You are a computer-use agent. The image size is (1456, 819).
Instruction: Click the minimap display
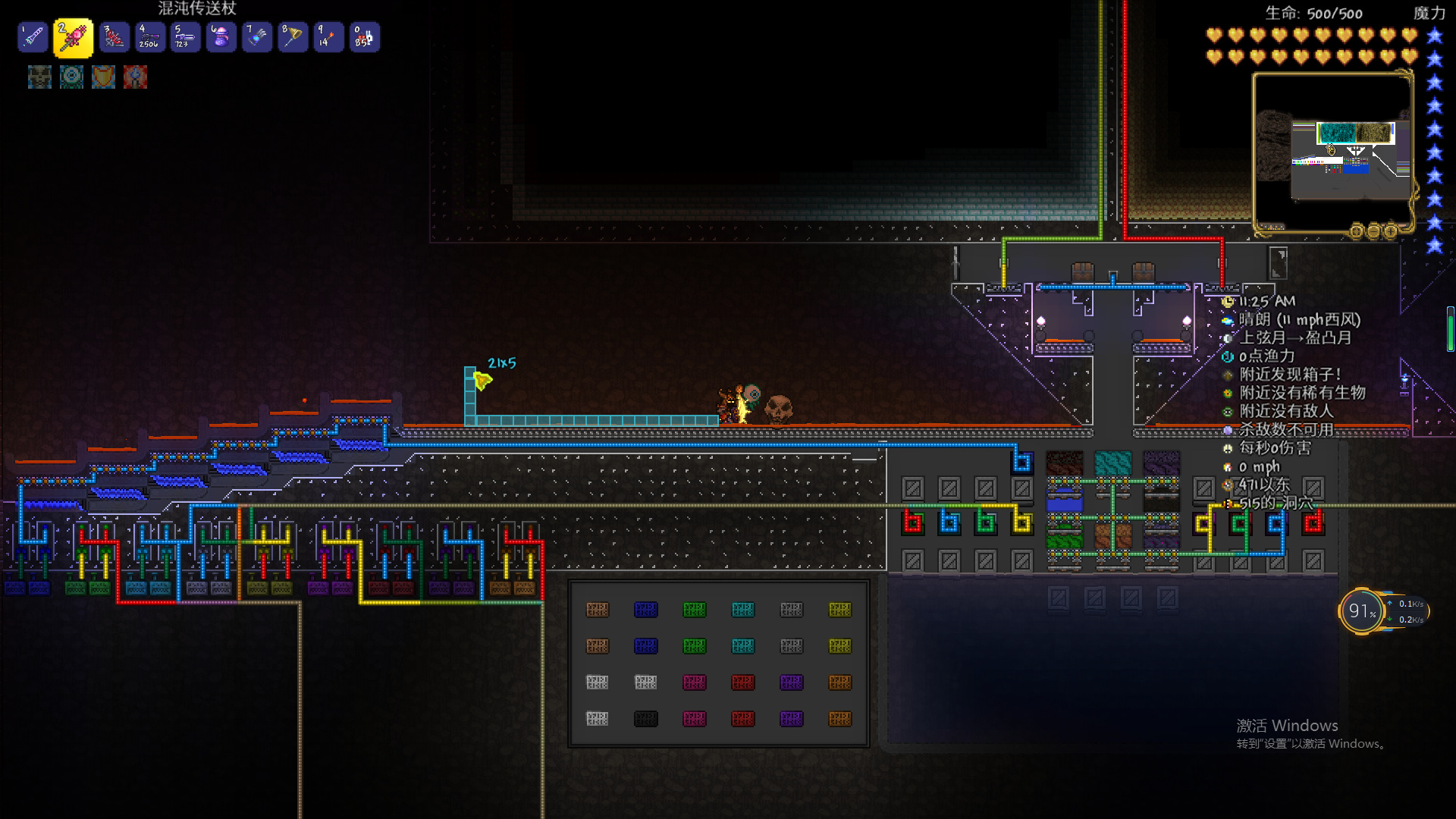point(1332,150)
